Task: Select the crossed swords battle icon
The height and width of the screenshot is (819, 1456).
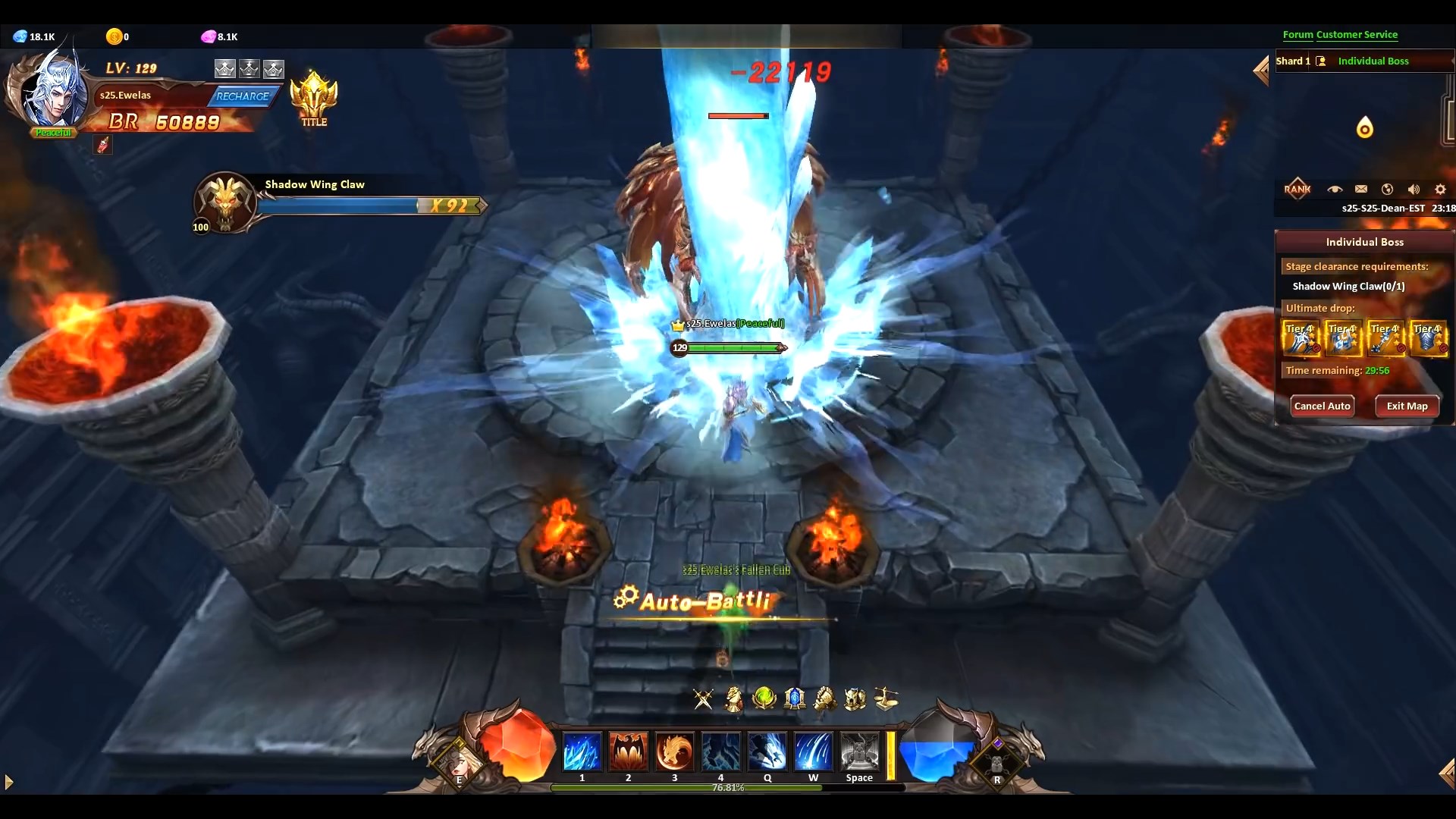Action: point(703,698)
